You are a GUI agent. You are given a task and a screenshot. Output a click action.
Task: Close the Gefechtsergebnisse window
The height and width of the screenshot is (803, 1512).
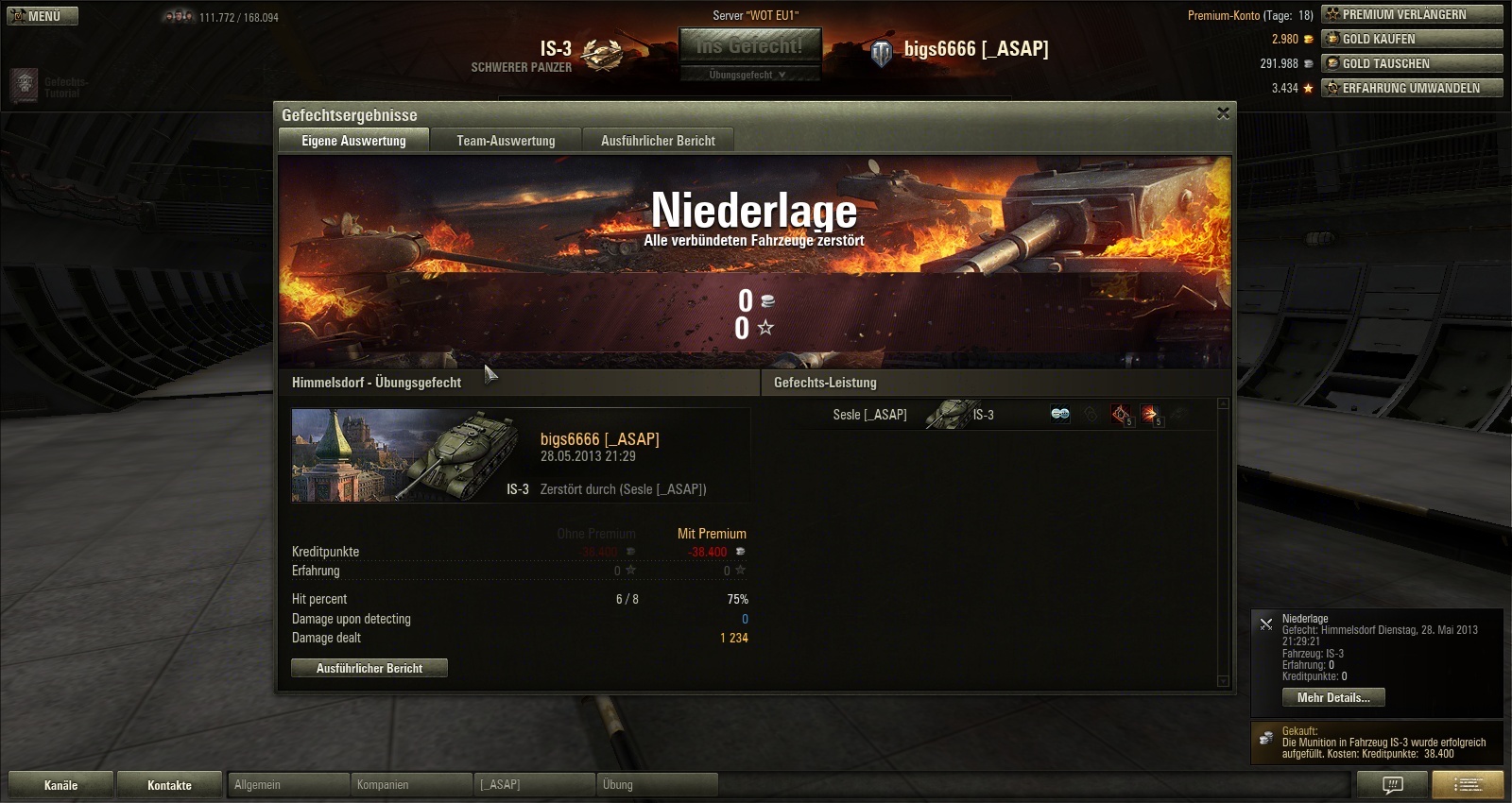point(1223,113)
